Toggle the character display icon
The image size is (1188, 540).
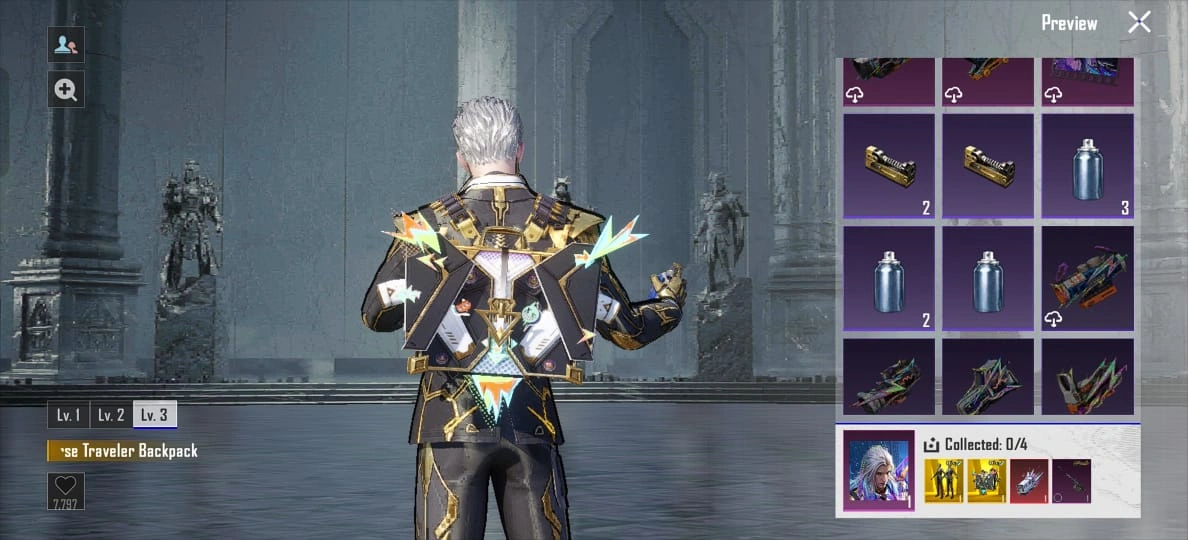coord(66,45)
